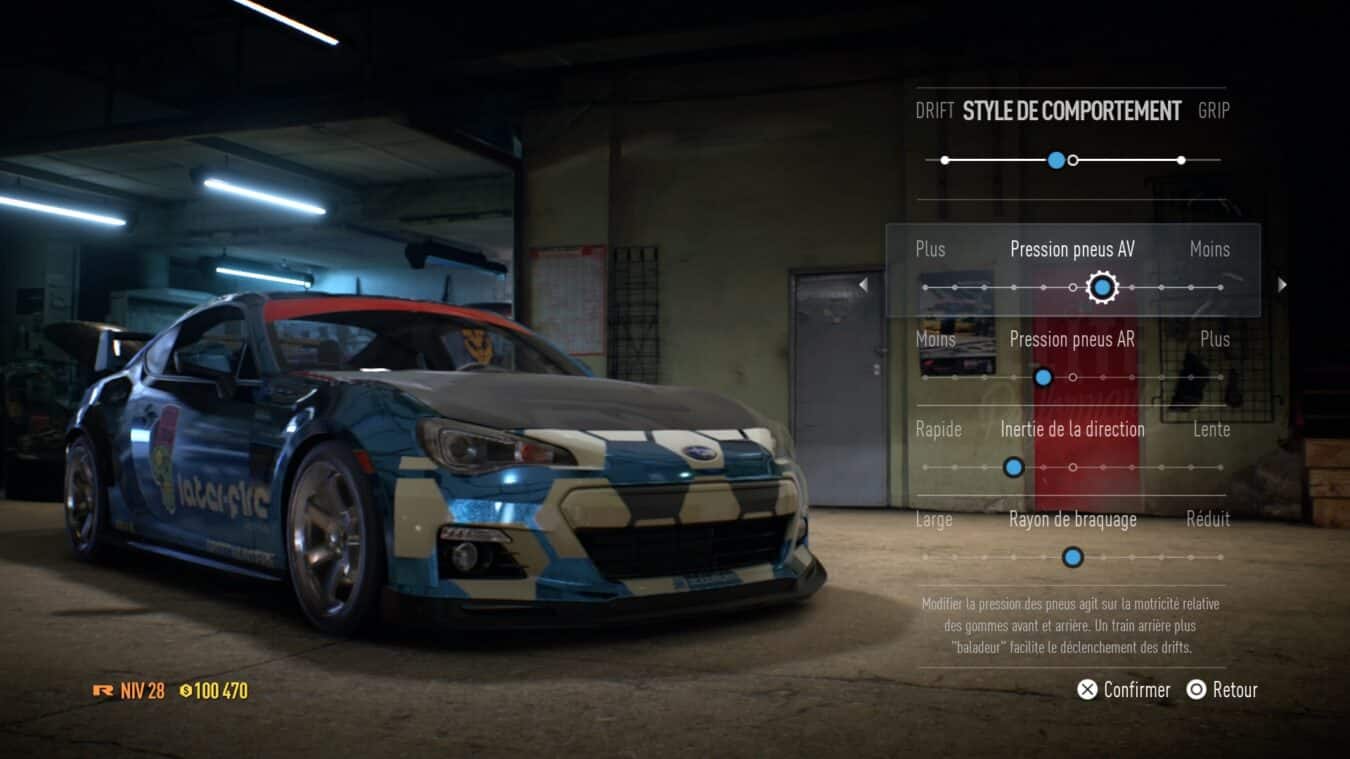Highlight the Inertie de la direction label
Image resolution: width=1350 pixels, height=759 pixels.
(x=1072, y=430)
